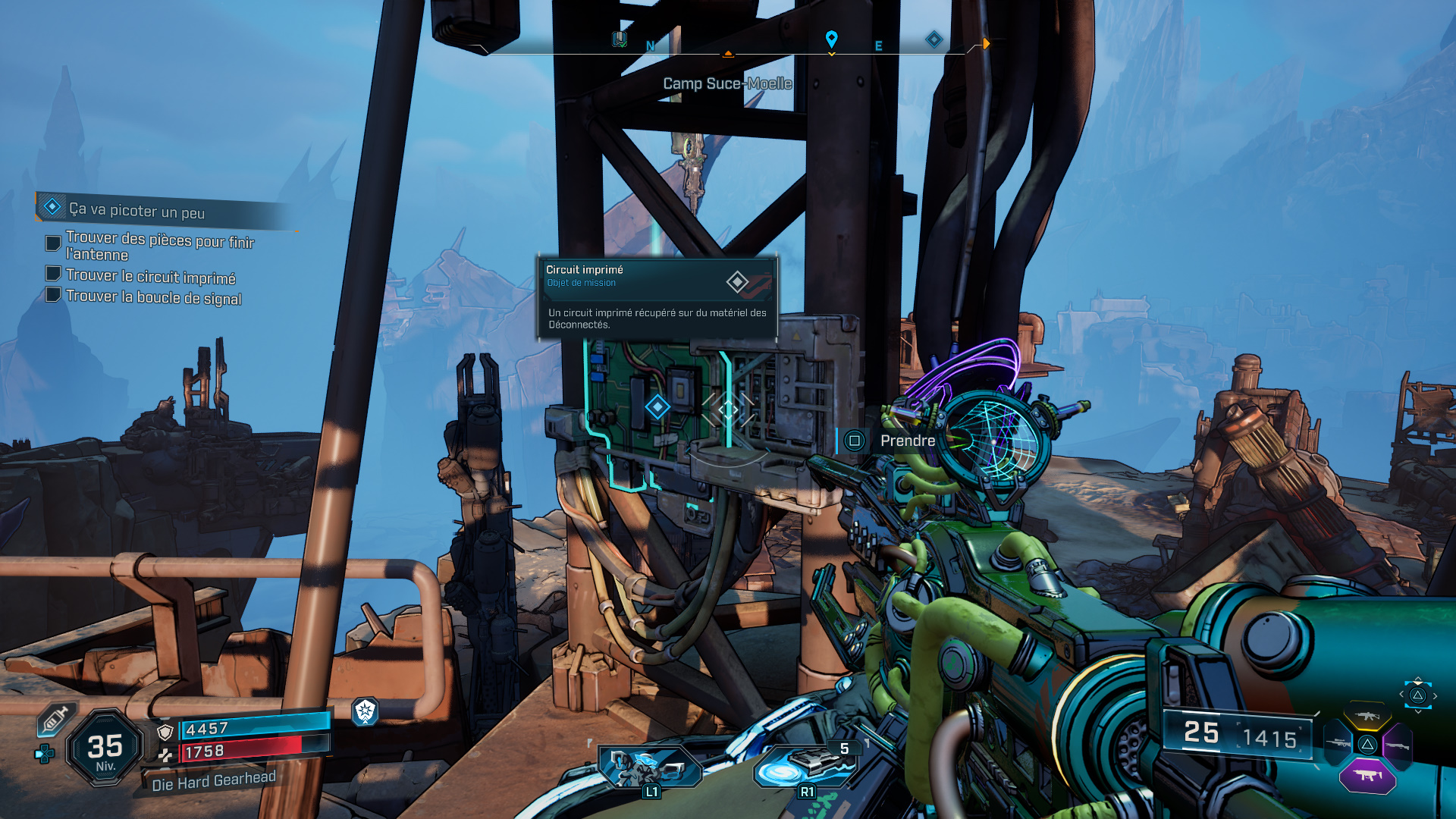
Task: Select the assault rifle in the weapon wheel
Action: 1367,715
